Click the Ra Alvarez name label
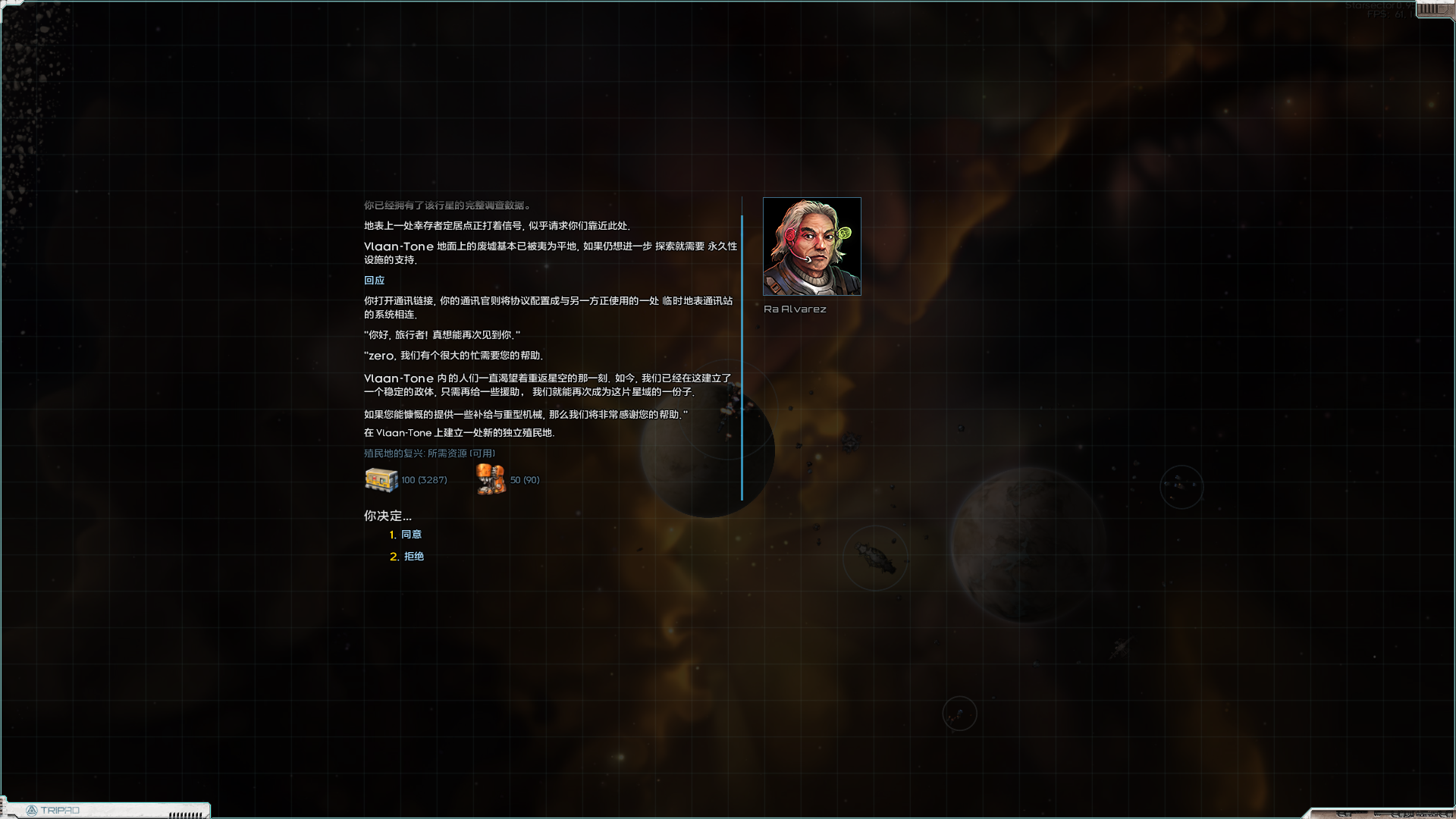This screenshot has width=1456, height=819. (x=795, y=309)
